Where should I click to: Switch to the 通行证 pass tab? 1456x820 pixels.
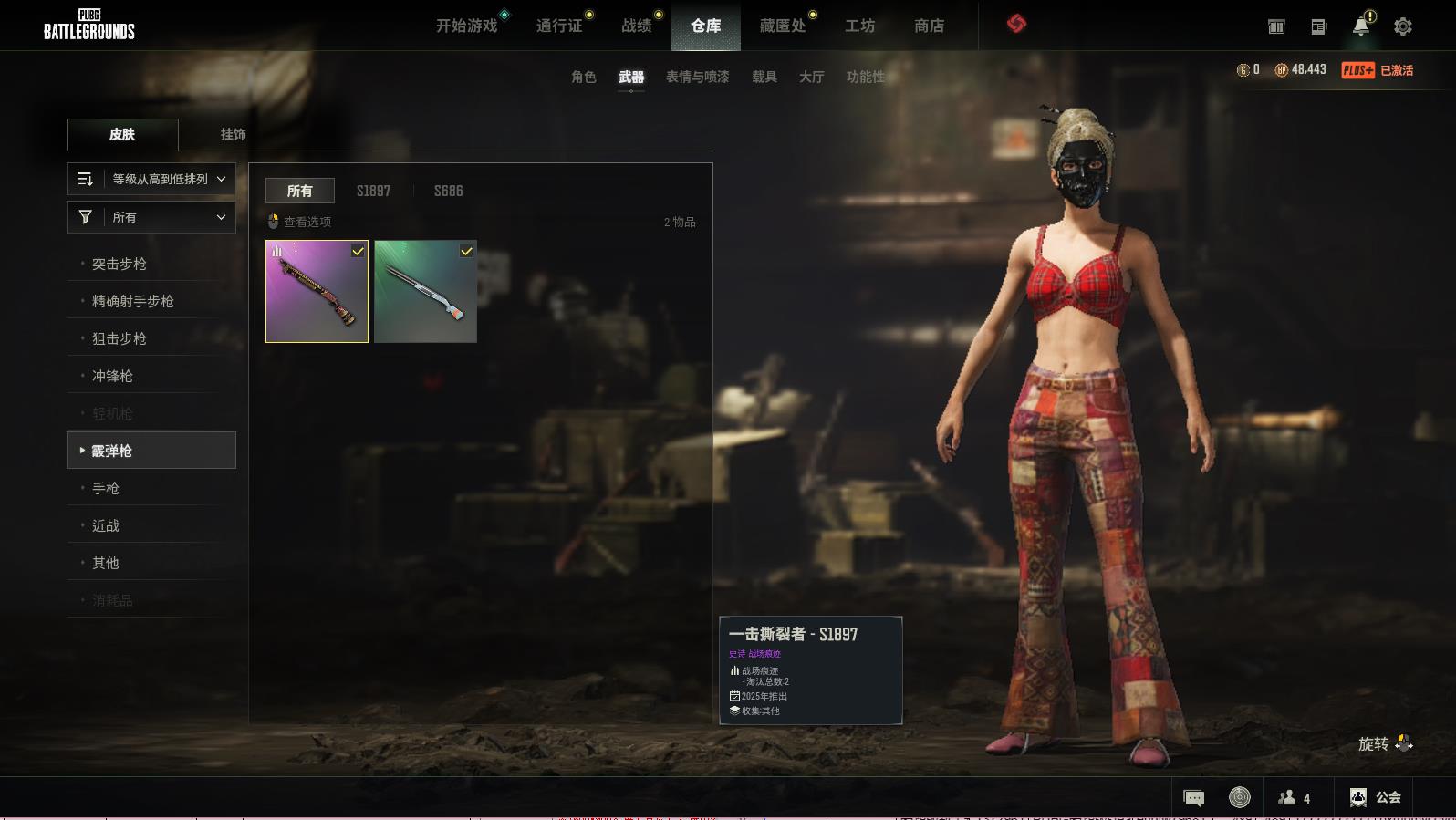point(559,26)
